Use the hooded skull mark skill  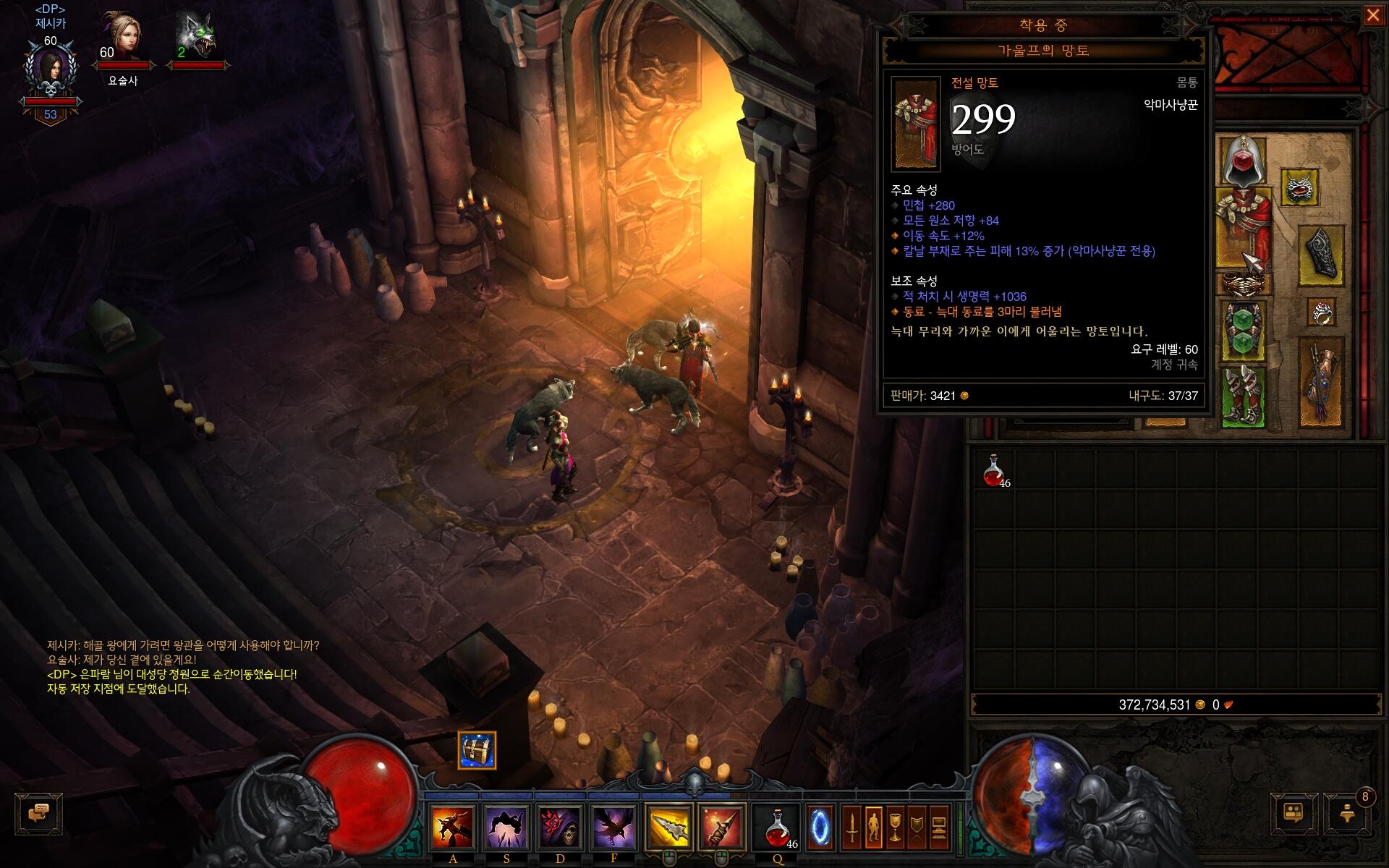(560, 827)
